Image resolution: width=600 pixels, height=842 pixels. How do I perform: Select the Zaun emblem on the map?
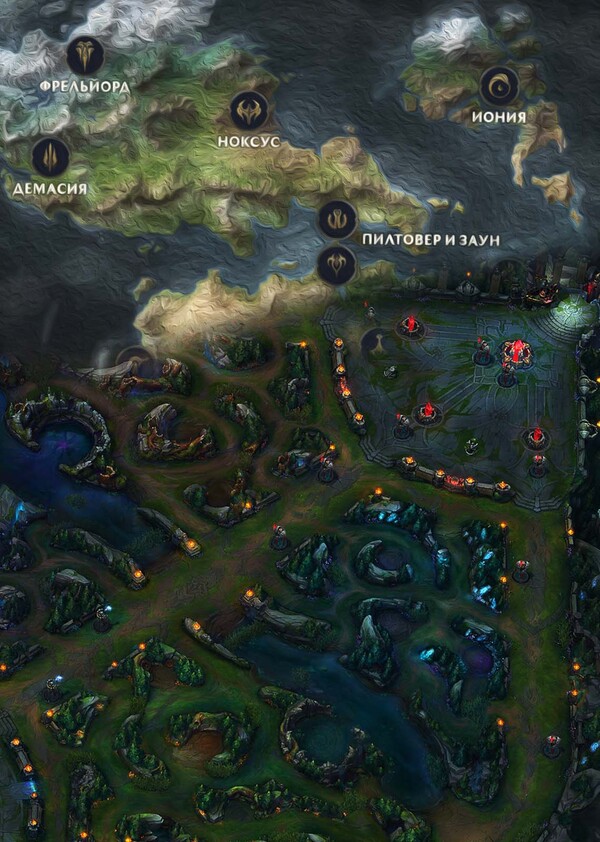point(336,264)
